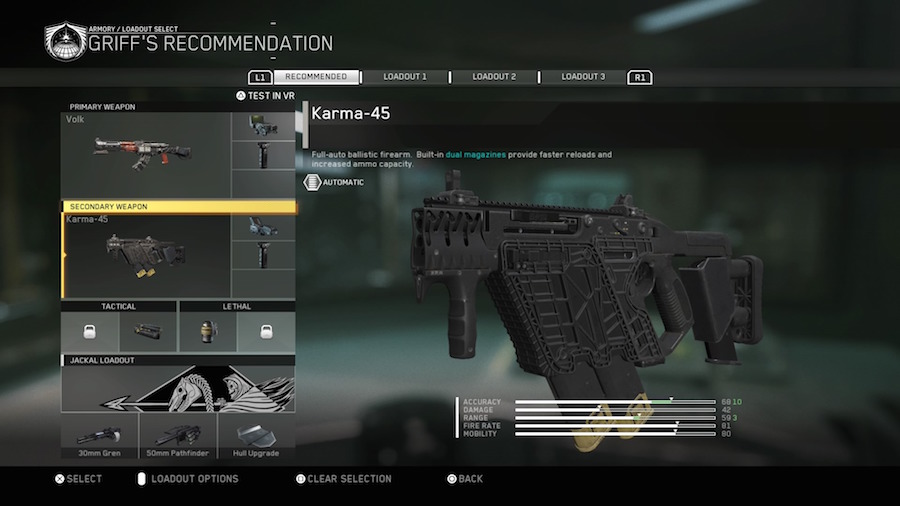This screenshot has width=900, height=506.
Task: Select the Loadout 2 tab
Action: [x=494, y=77]
